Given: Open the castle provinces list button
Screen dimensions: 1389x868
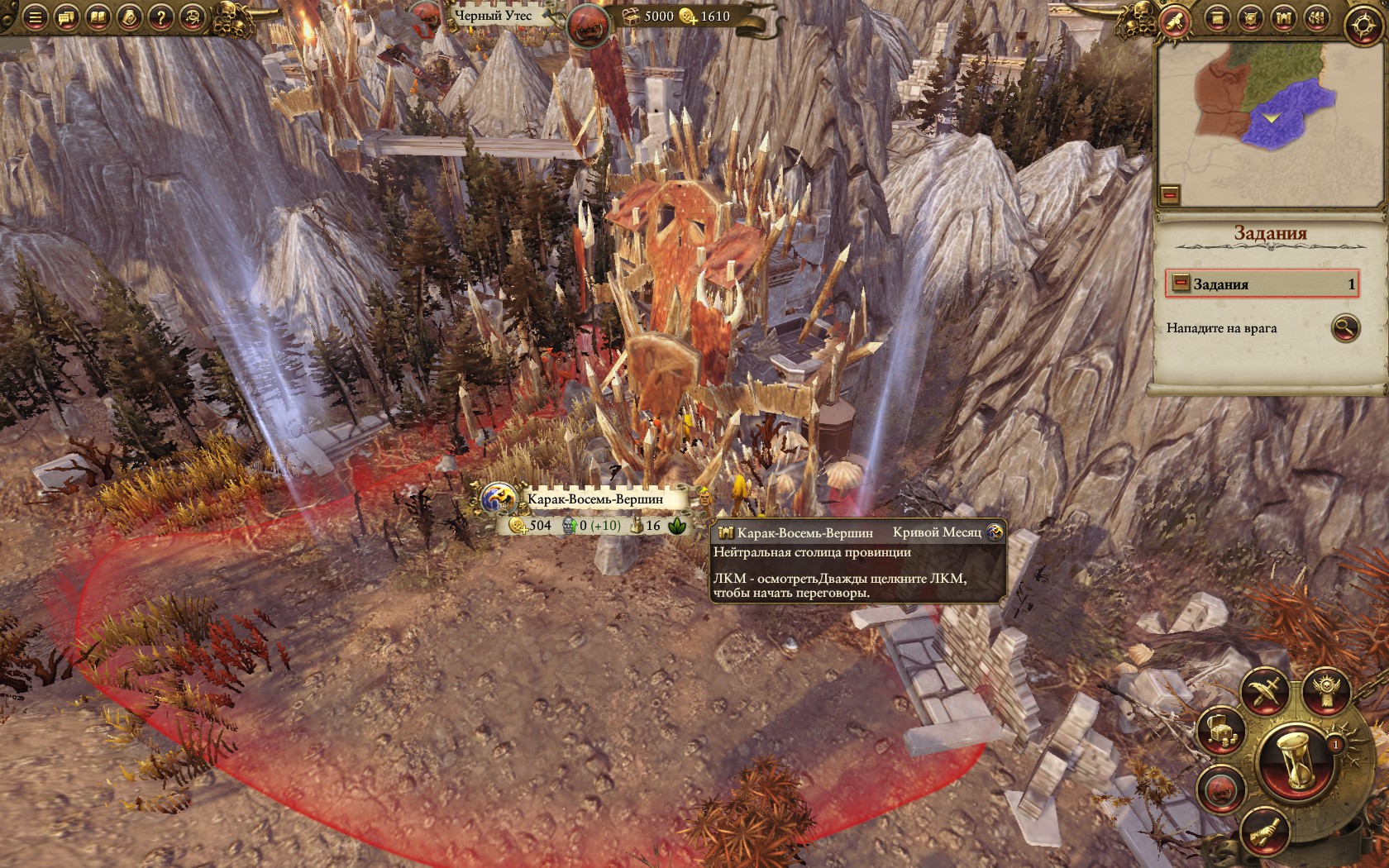Looking at the screenshot, I should click(x=1282, y=17).
